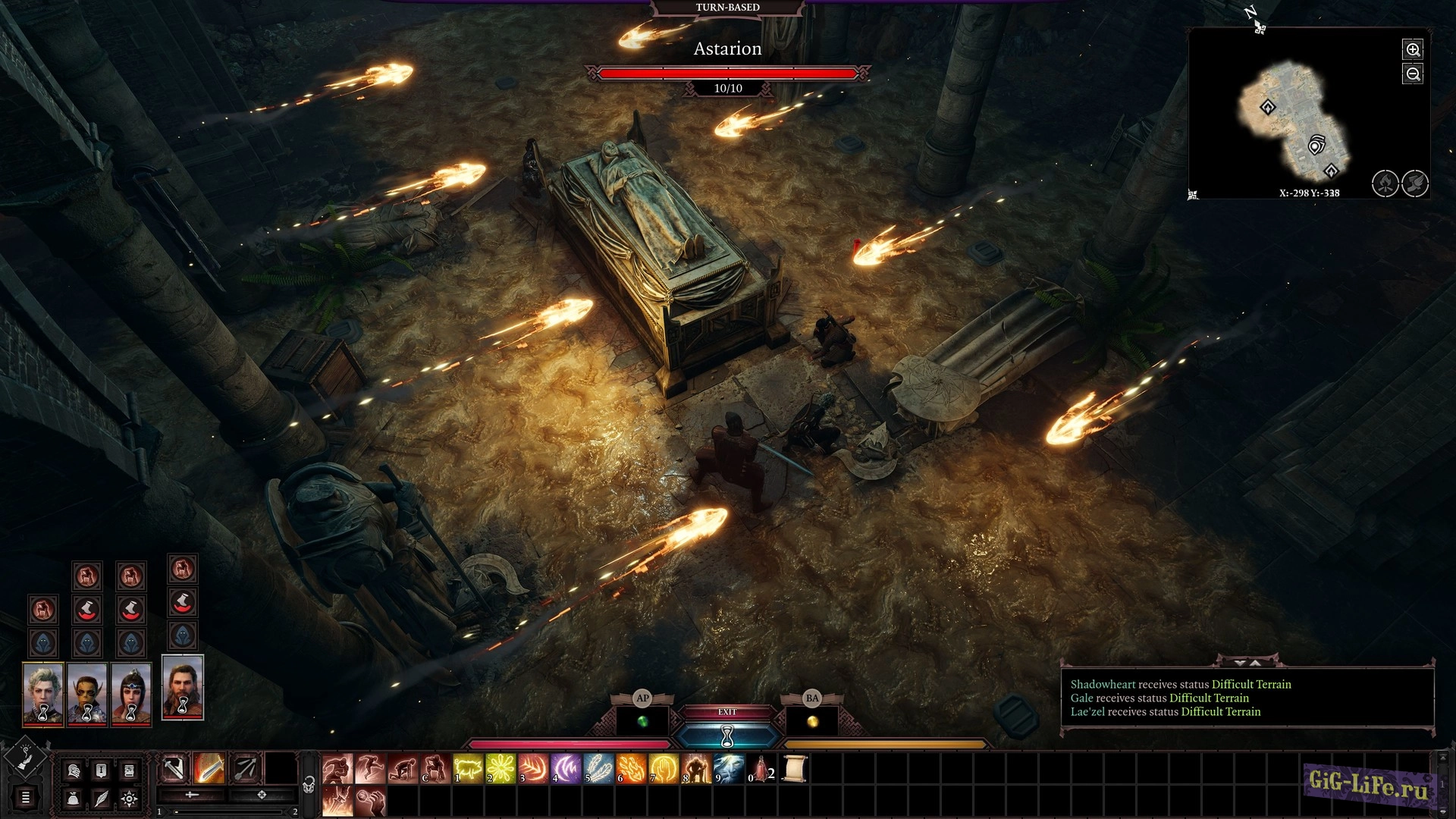Zoom out on the minimap
Viewport: 1456px width, 819px height.
[x=1413, y=74]
